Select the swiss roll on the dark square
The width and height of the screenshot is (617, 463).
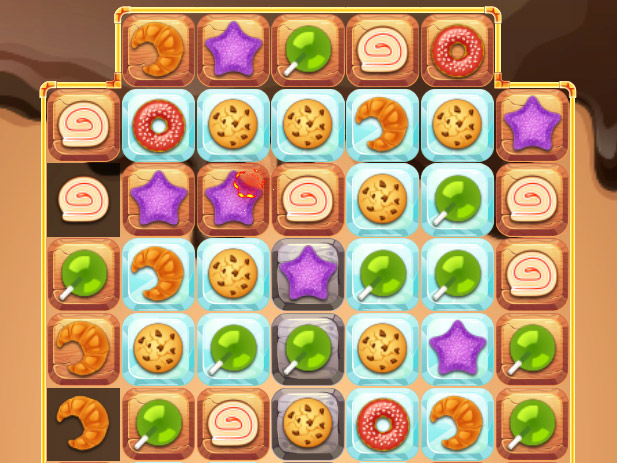[x=83, y=199]
